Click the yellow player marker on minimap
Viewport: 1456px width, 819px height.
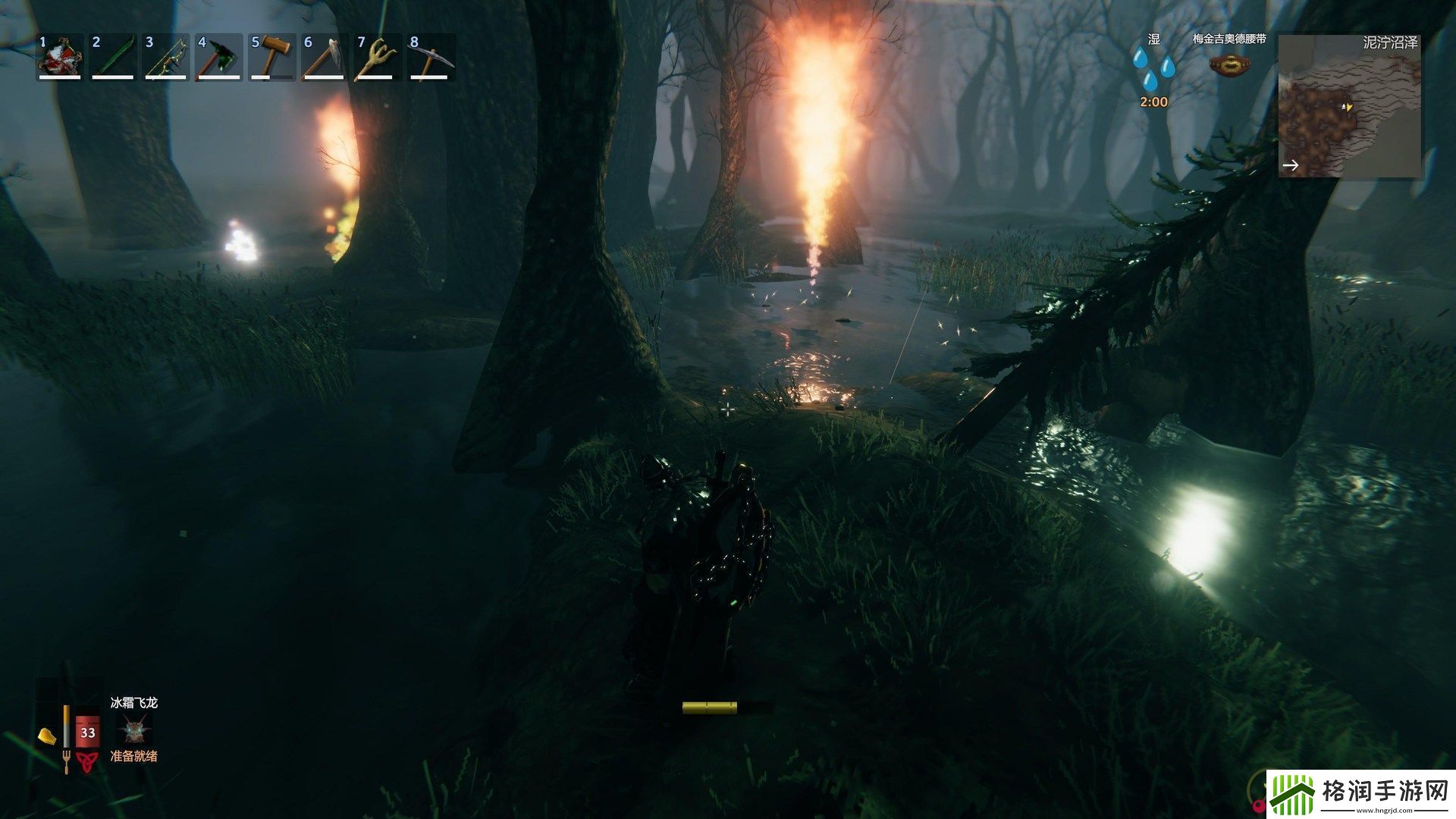[x=1348, y=107]
